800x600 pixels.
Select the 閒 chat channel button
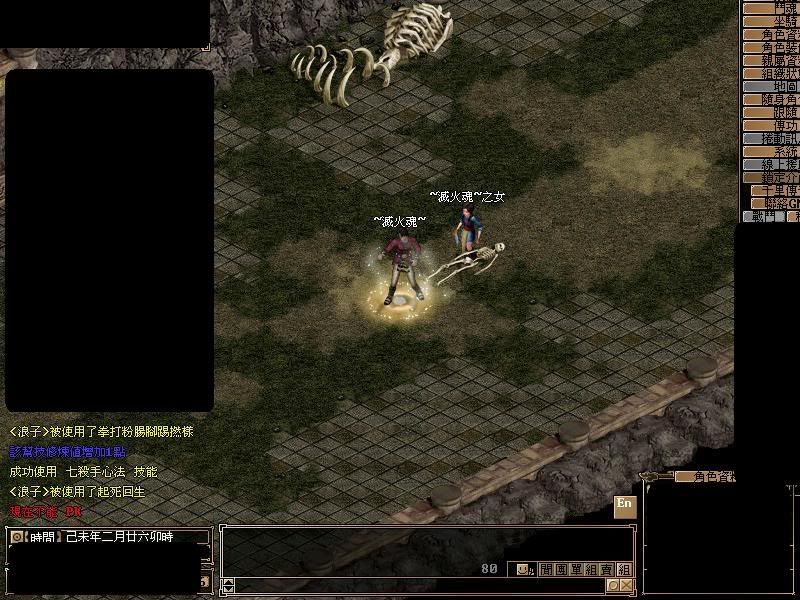[x=546, y=569]
